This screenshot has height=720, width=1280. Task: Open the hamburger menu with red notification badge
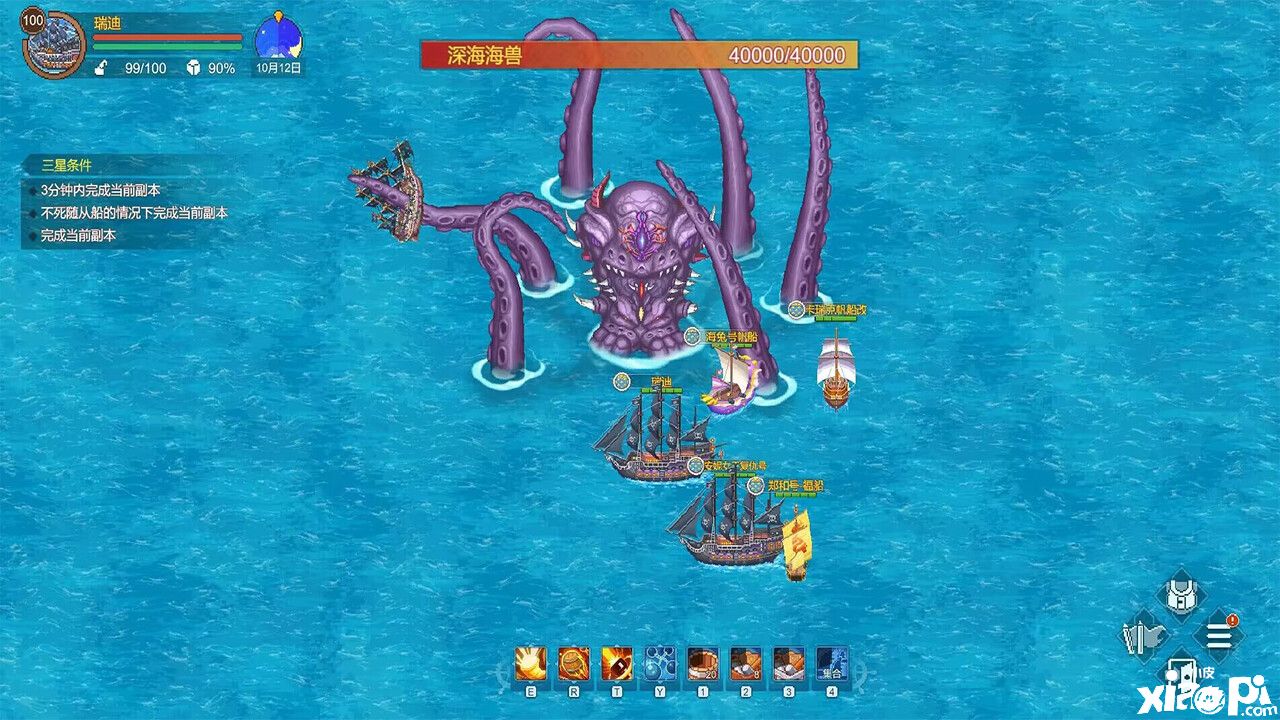[x=1218, y=634]
